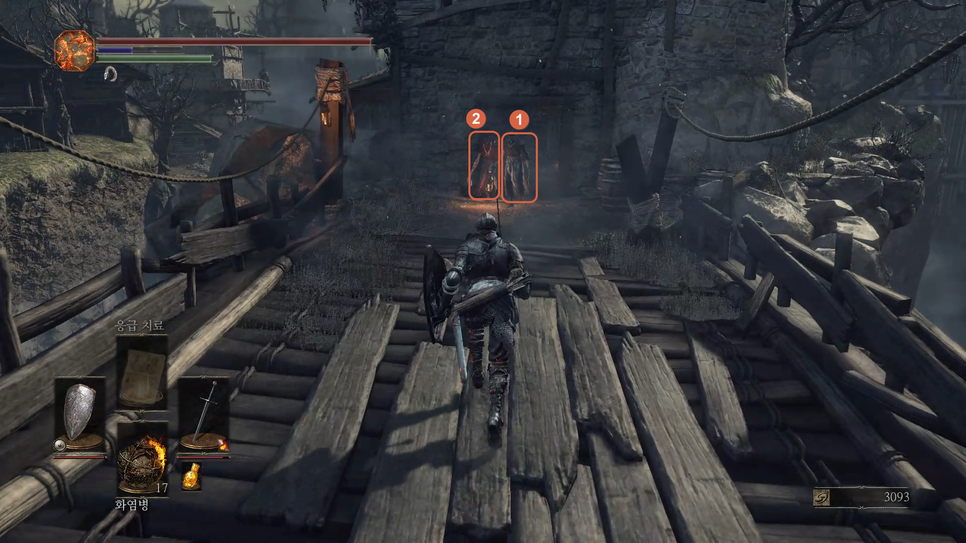
Task: Click the ring status icon below the bars
Action: coord(110,74)
